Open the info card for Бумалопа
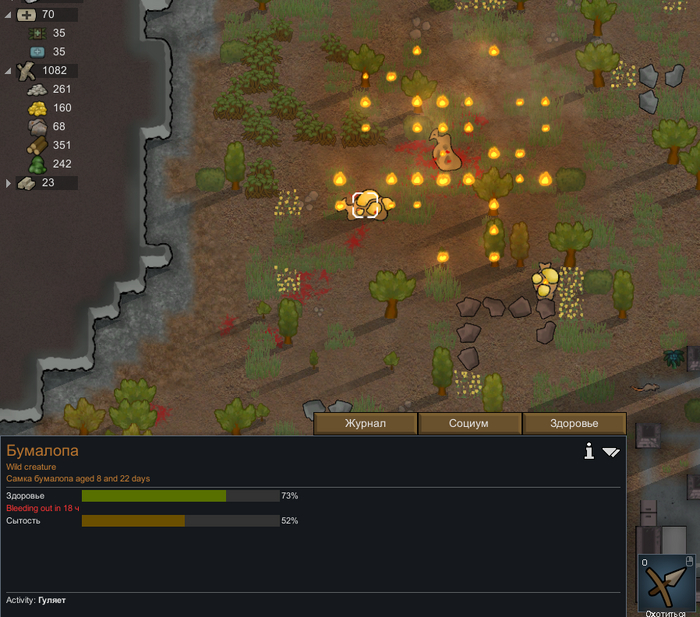This screenshot has height=617, width=700. (590, 452)
